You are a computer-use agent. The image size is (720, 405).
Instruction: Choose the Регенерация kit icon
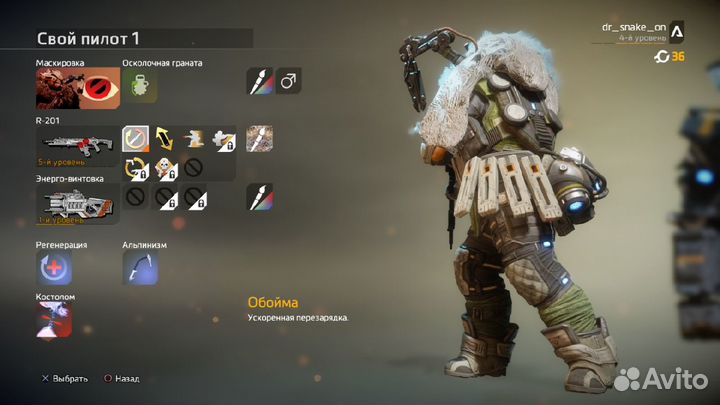pyautogui.click(x=55, y=267)
